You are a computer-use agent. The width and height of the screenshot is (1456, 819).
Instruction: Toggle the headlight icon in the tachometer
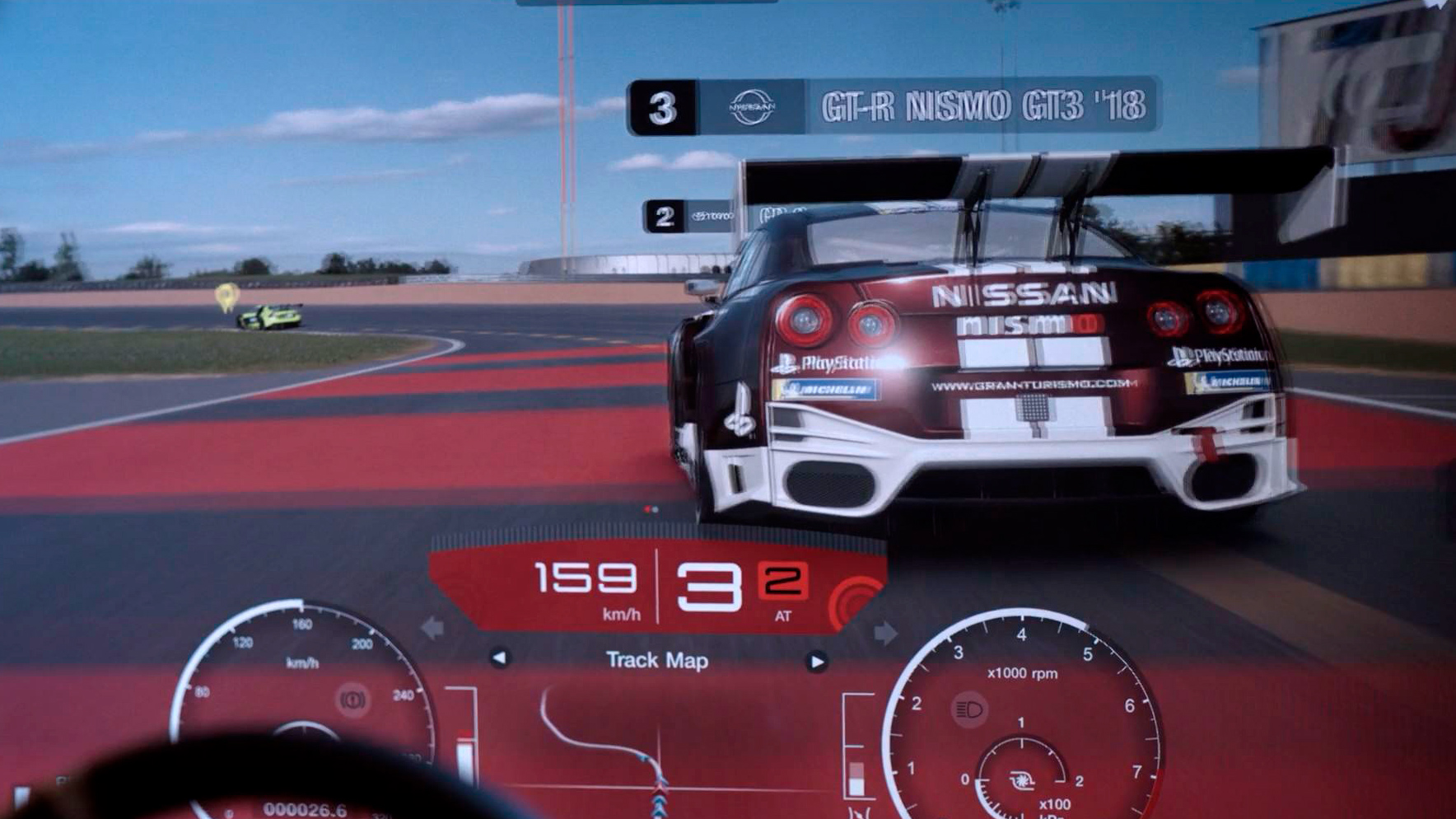click(969, 709)
